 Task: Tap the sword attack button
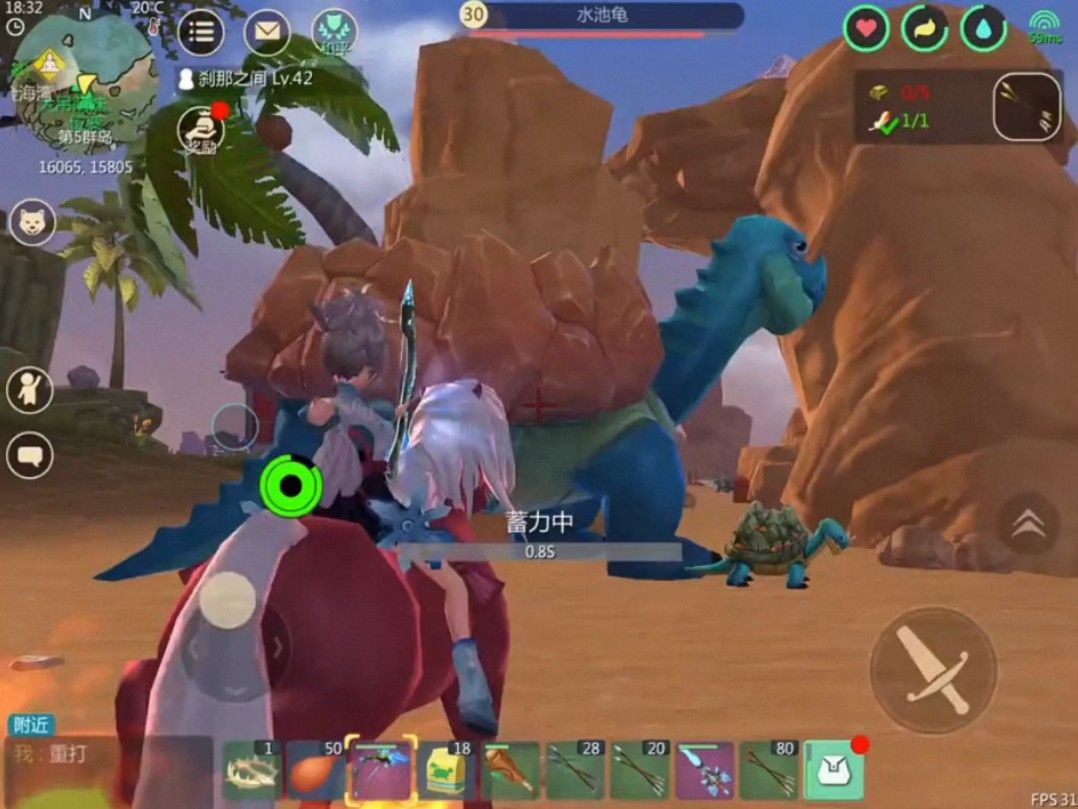coord(932,669)
